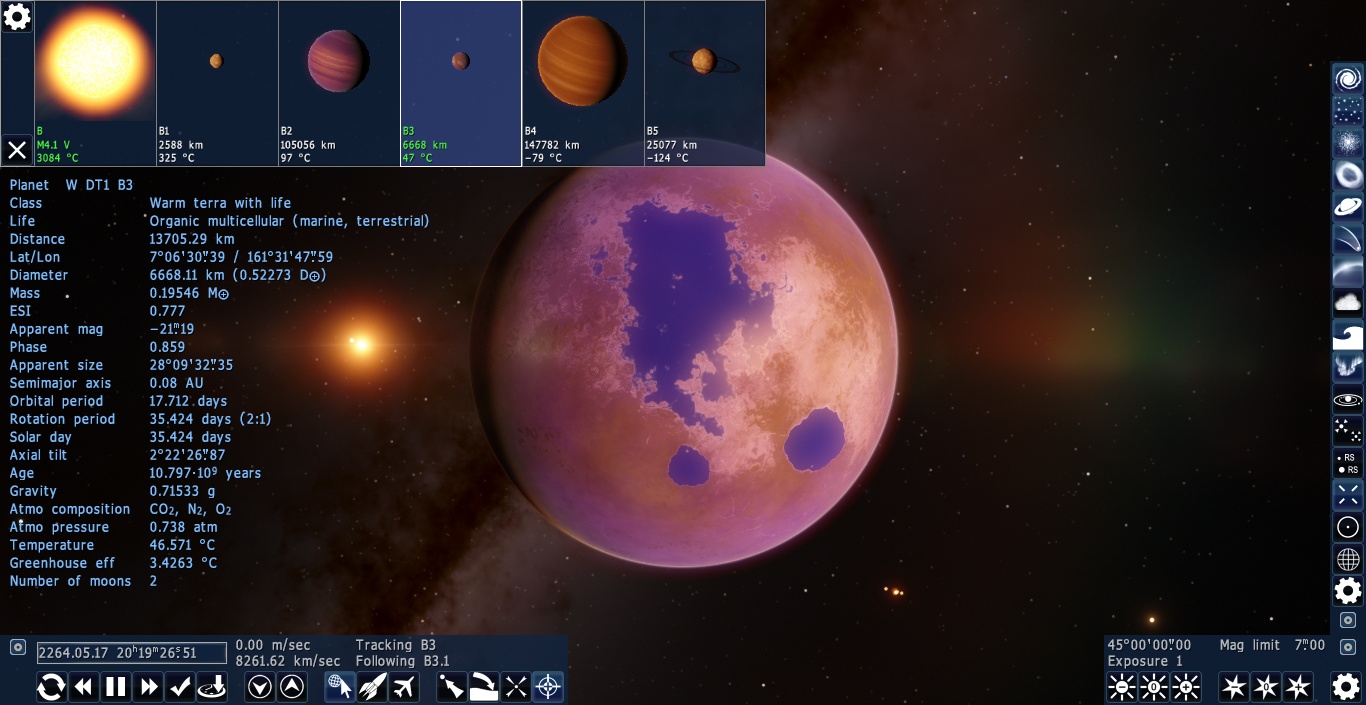Click the date and time input field
Image resolution: width=1366 pixels, height=705 pixels.
132,653
